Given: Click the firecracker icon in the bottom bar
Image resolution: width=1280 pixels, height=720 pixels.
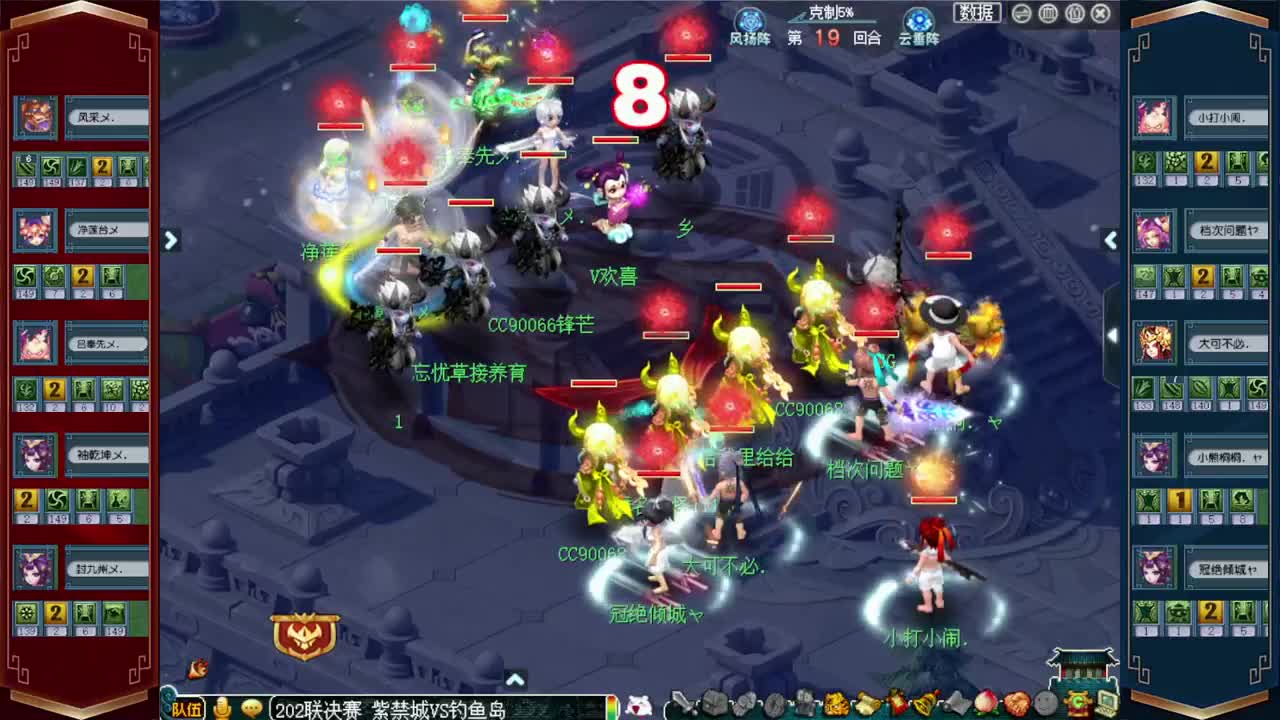Looking at the screenshot, I should 898,705.
